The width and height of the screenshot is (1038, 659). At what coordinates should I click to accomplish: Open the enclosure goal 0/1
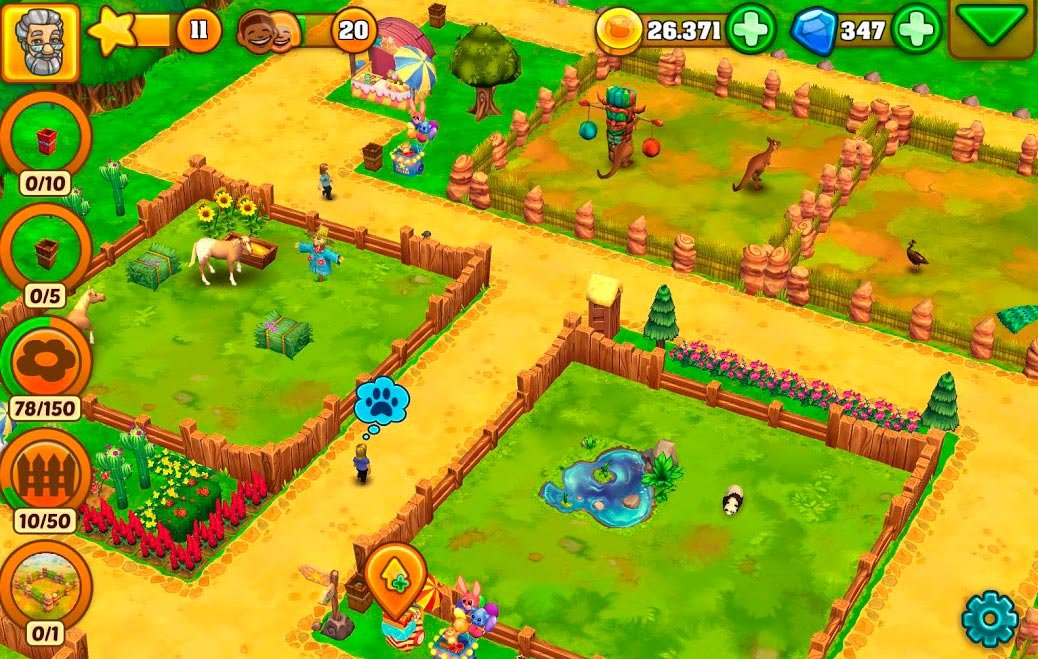click(46, 590)
